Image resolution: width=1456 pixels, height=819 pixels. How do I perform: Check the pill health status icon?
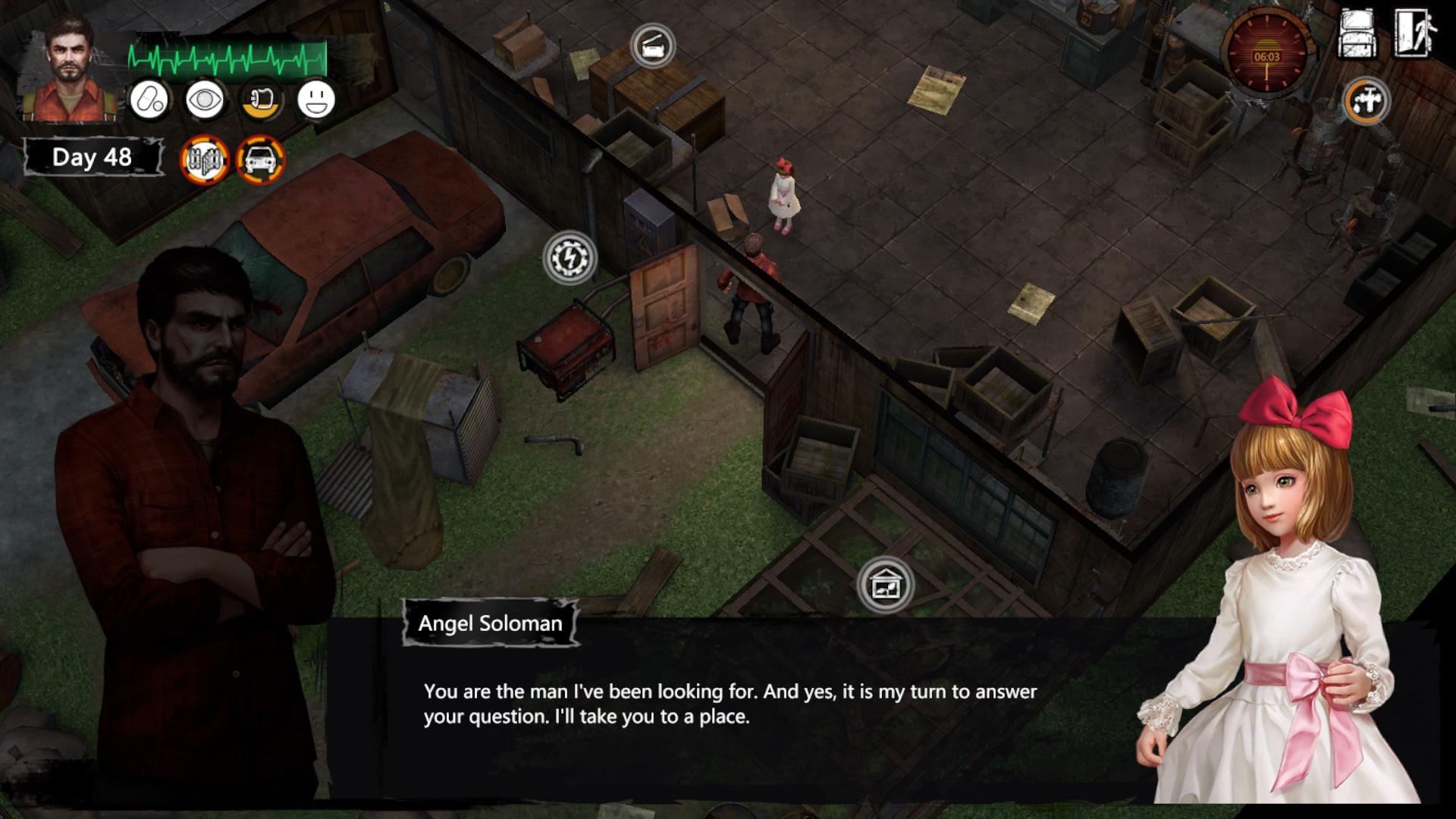tap(149, 100)
